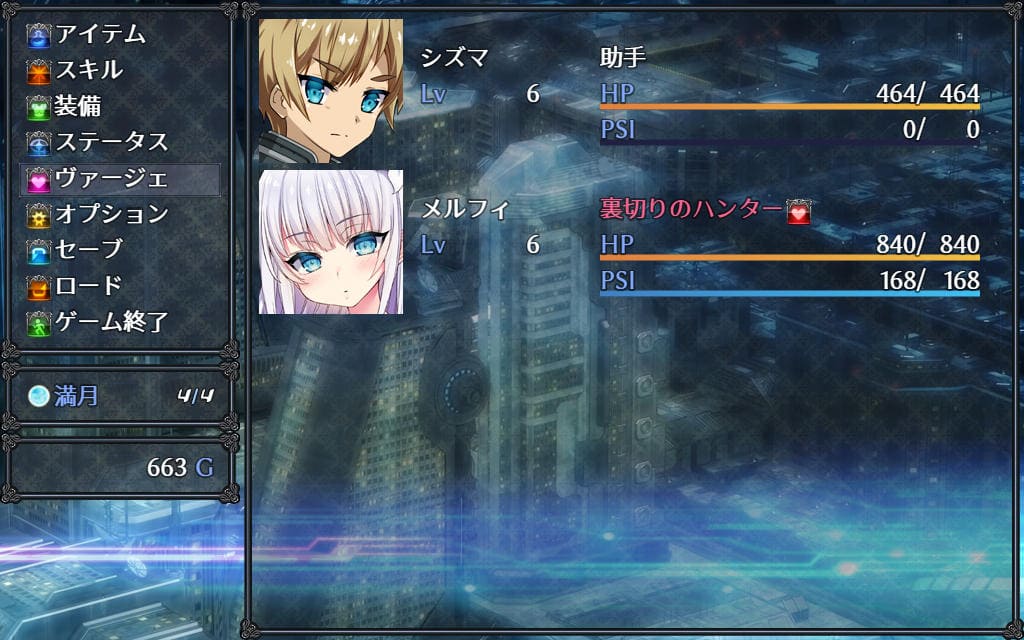Screen dimensions: 1024x640
Task: Select ロード to load a save
Action: 89,286
